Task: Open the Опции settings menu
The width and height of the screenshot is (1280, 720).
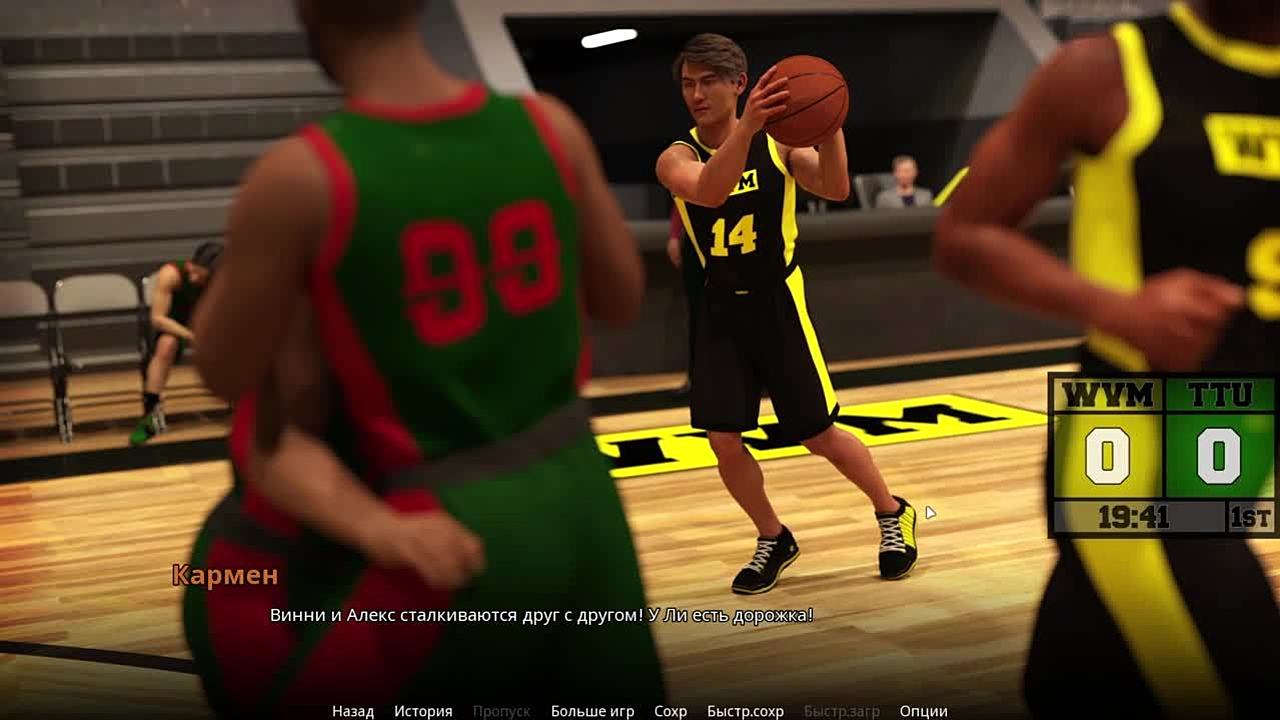Action: click(923, 711)
